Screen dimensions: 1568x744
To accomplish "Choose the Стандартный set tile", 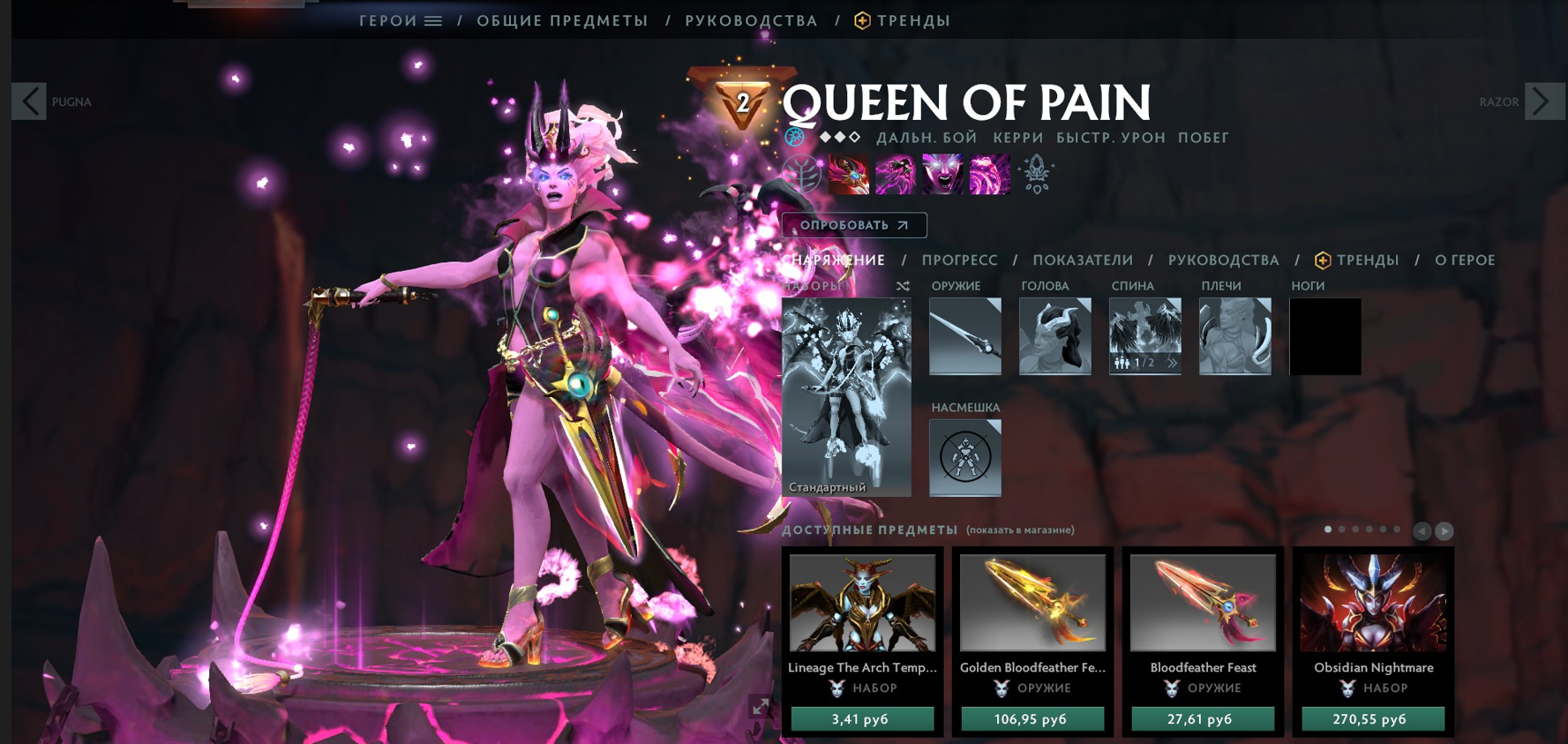I will pos(845,396).
